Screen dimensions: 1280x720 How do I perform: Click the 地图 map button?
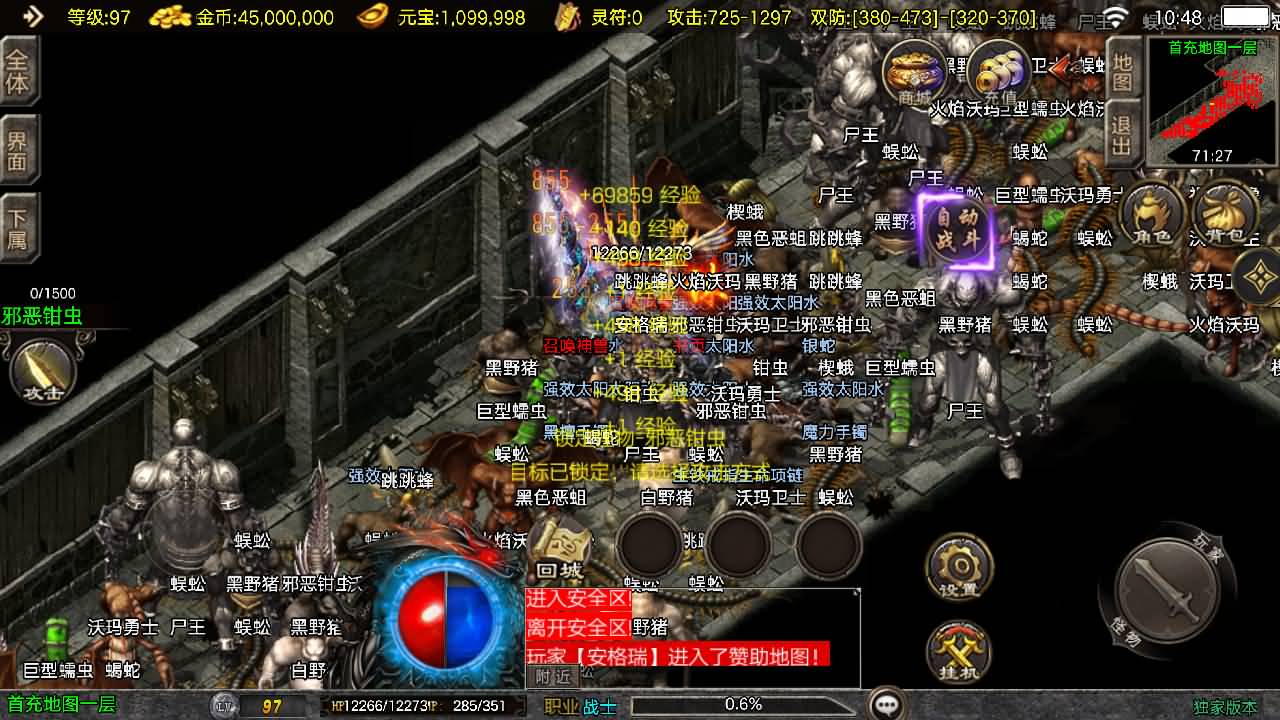point(1123,70)
